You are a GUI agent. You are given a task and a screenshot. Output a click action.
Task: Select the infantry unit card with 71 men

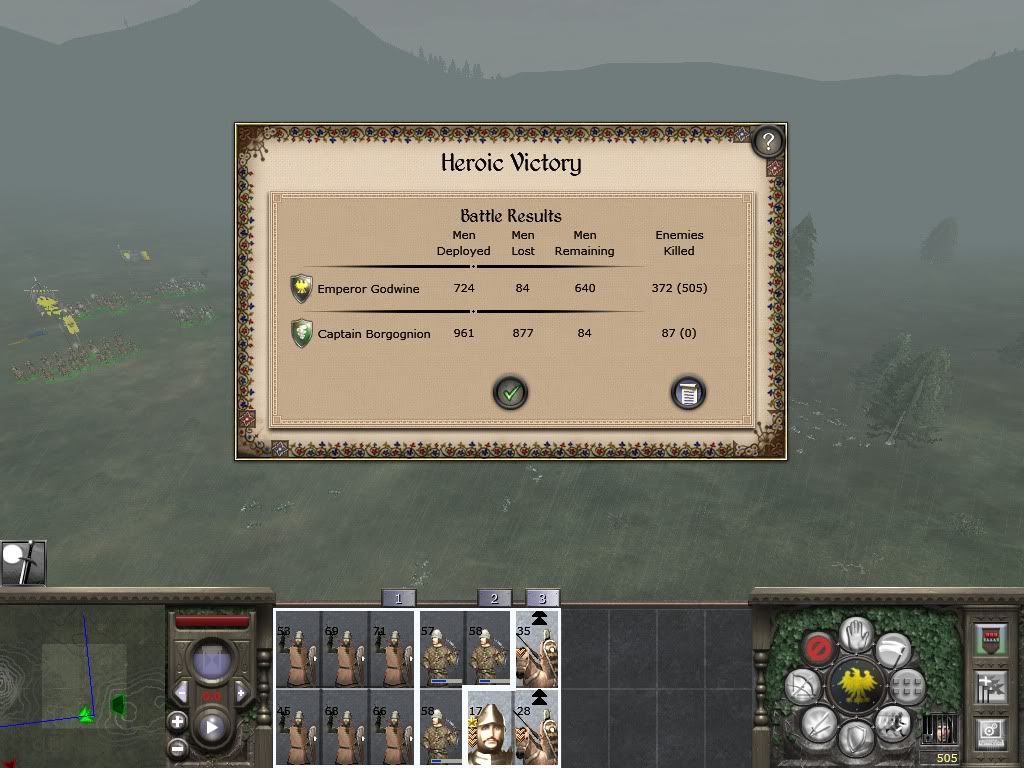click(x=391, y=649)
